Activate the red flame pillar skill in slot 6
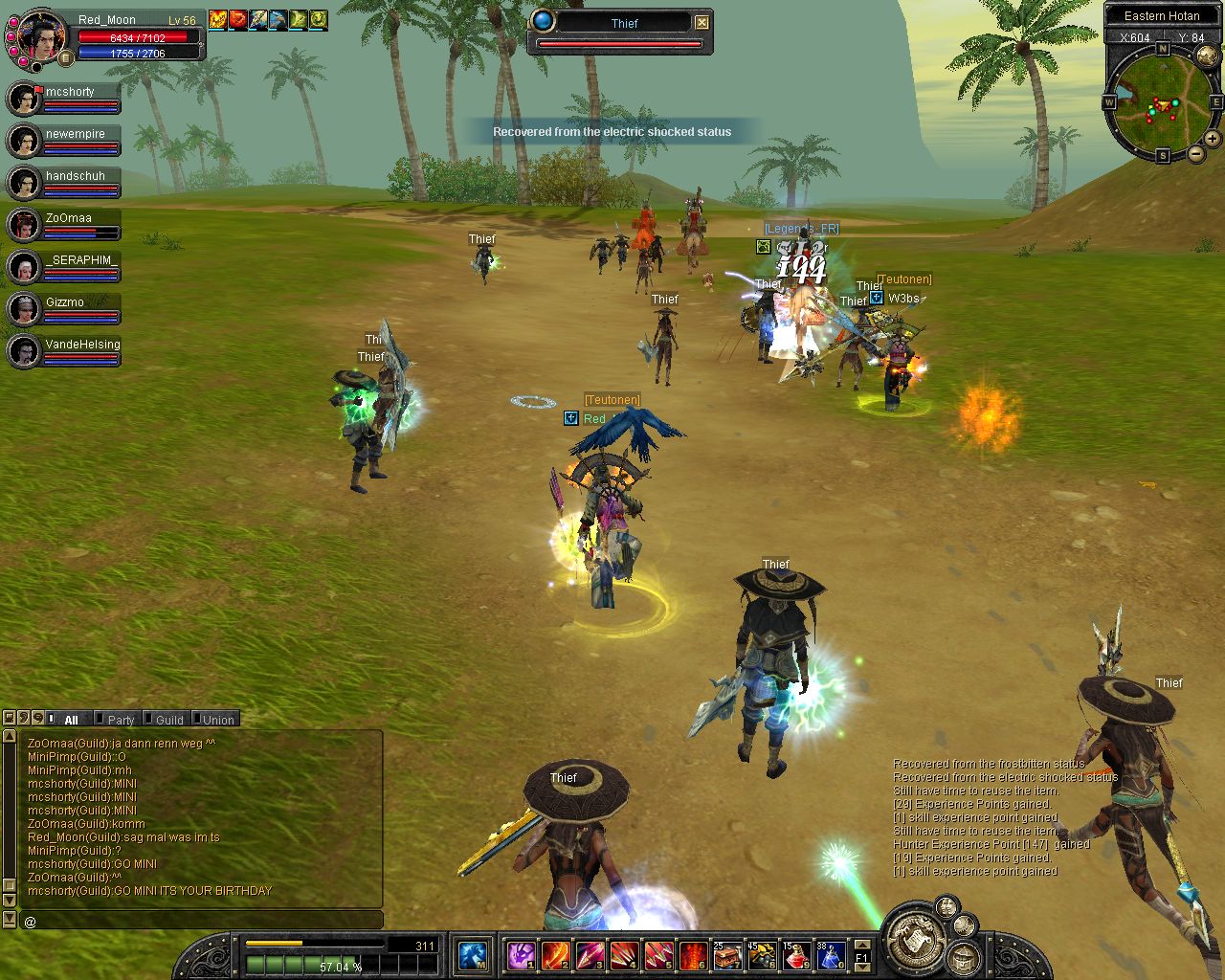 pos(693,954)
